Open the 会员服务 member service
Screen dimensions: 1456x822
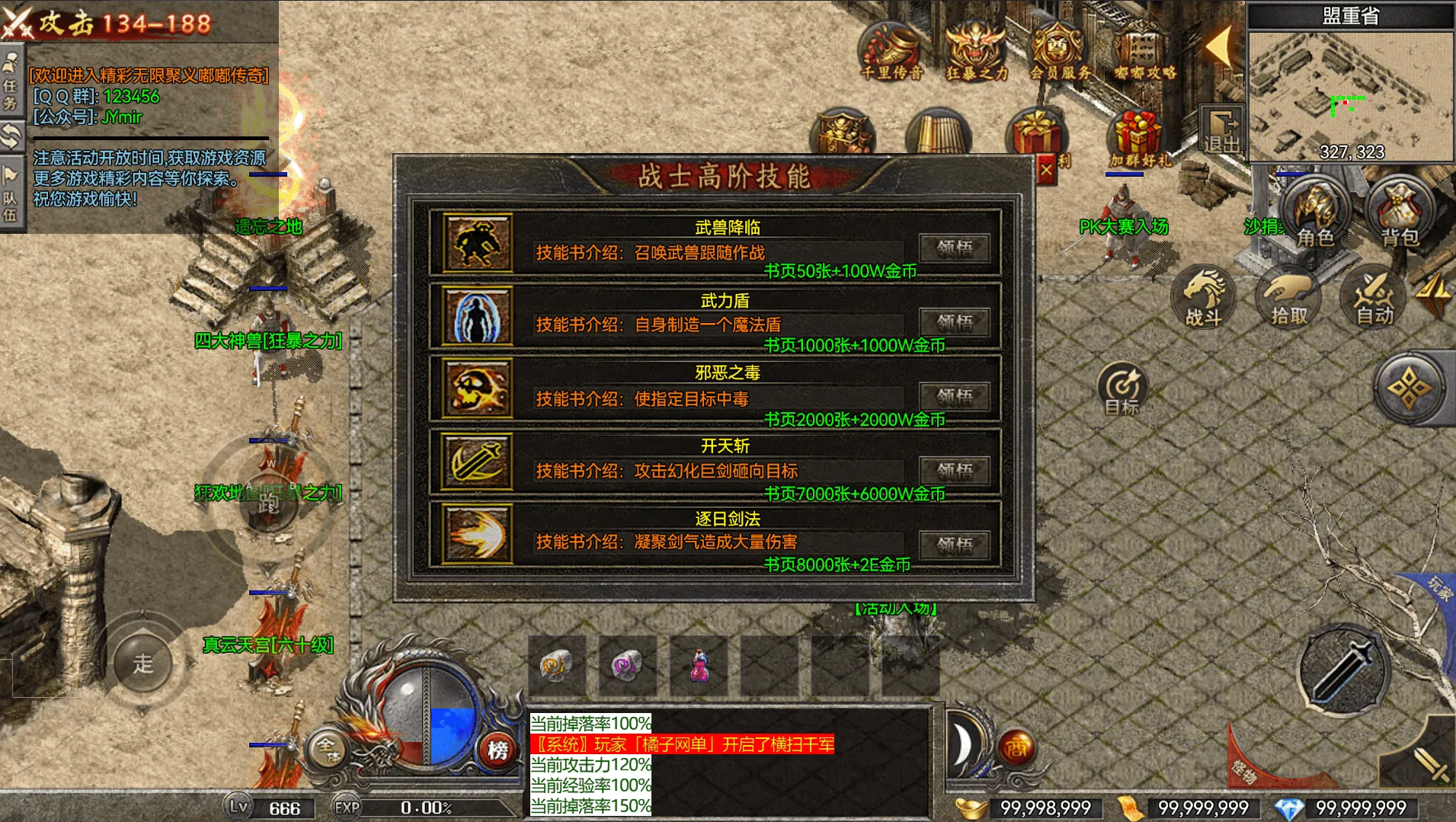pyautogui.click(x=1060, y=52)
